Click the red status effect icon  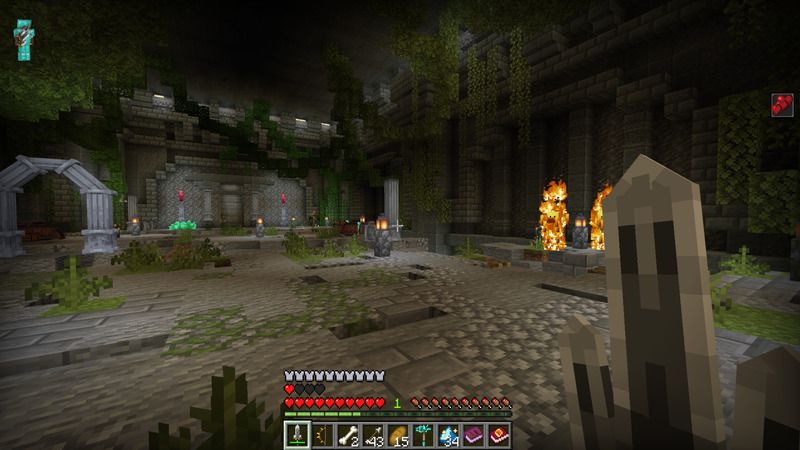[781, 105]
